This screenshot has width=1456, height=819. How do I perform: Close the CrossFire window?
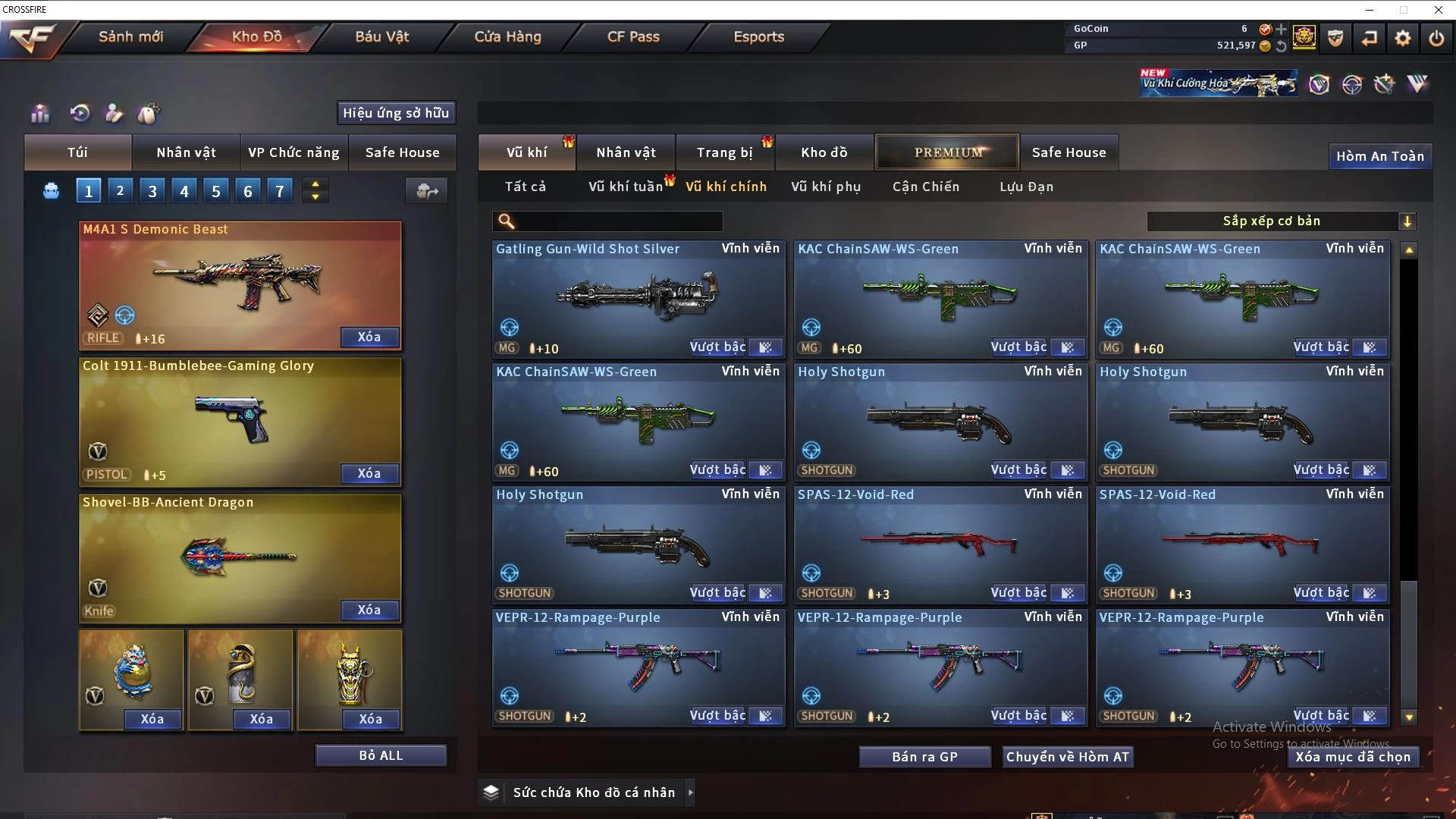click(x=1438, y=10)
